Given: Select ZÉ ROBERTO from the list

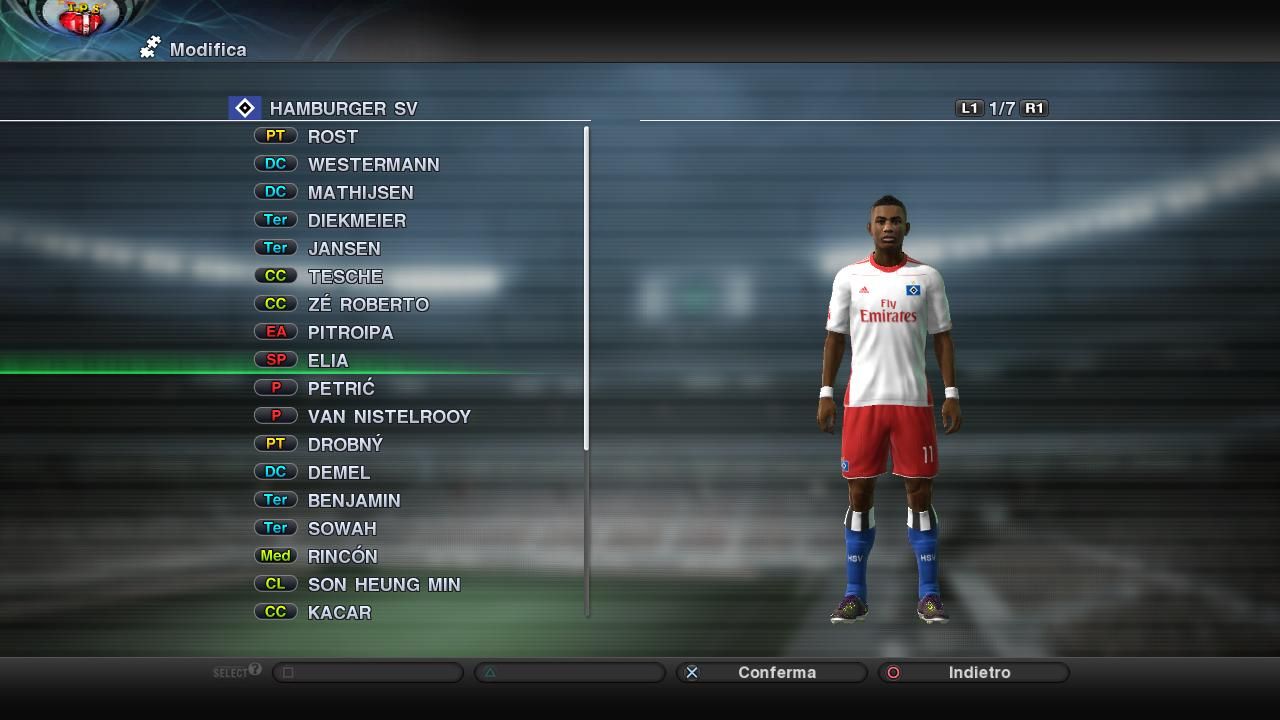Looking at the screenshot, I should tap(368, 305).
